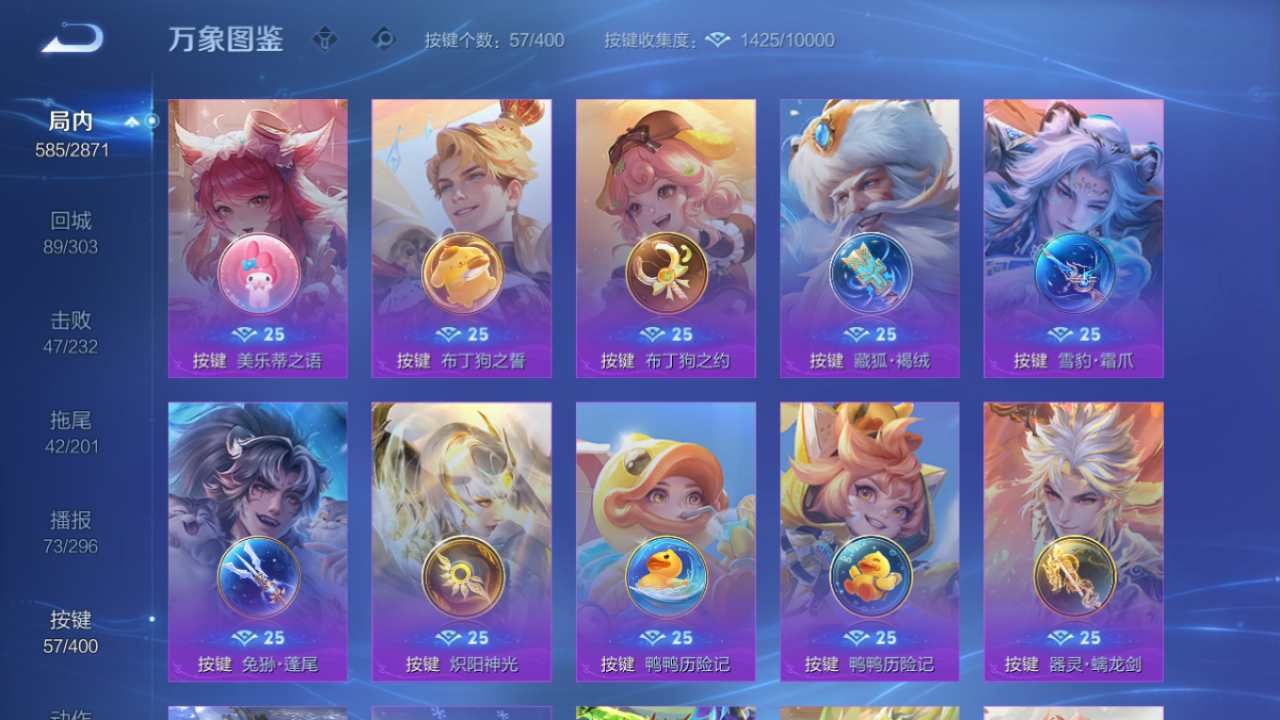Click the rubber duck icon on 鸭鸭历险记 card
The width and height of the screenshot is (1280, 720).
[x=665, y=577]
